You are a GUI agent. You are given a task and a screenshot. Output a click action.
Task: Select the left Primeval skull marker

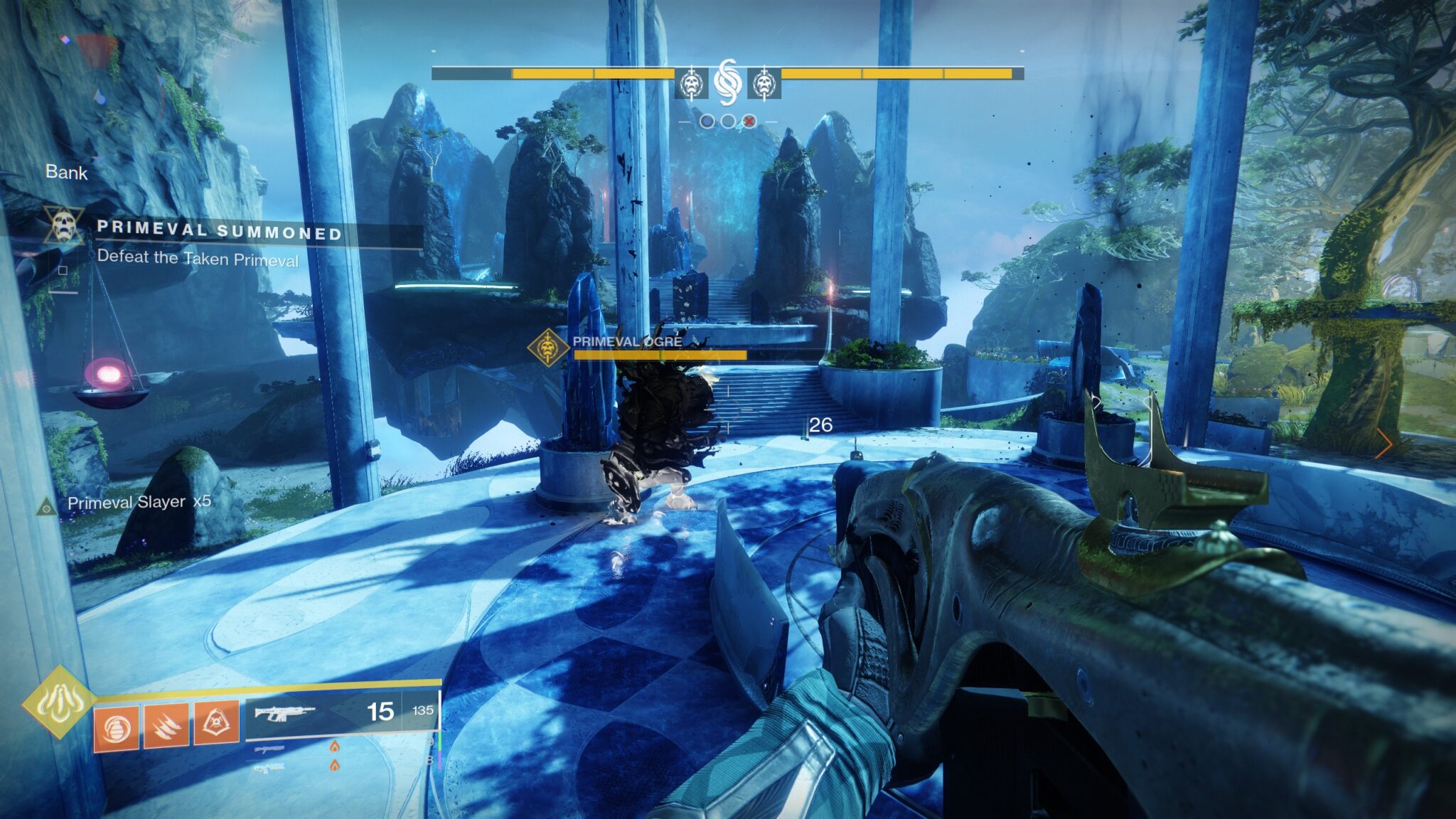(x=690, y=85)
